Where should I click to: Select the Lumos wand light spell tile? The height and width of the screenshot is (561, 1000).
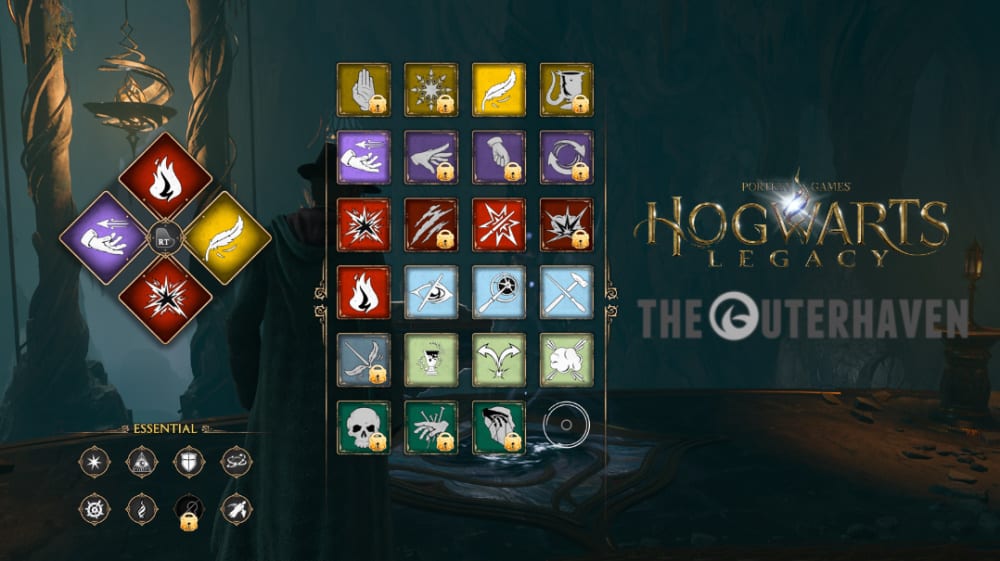click(x=499, y=292)
